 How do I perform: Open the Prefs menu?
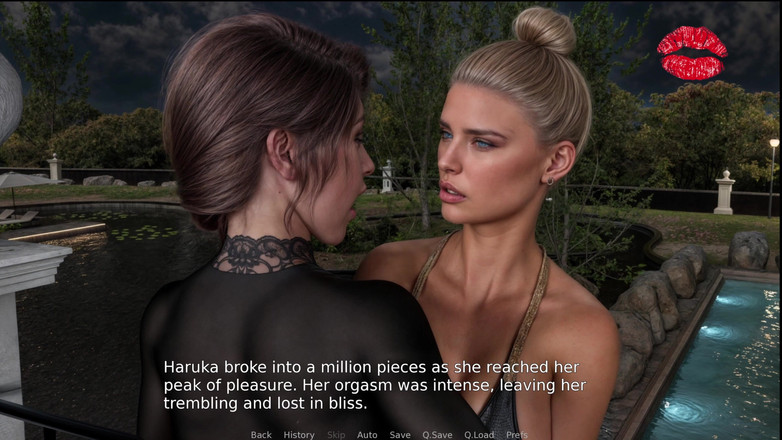tap(517, 435)
